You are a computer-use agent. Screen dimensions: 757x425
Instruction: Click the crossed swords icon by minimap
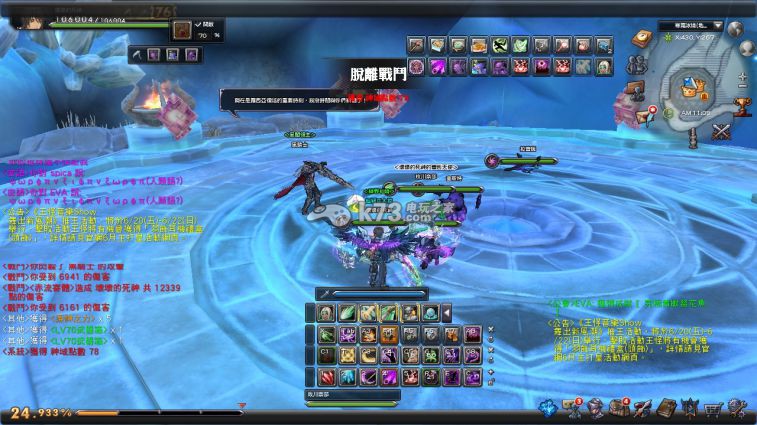click(x=721, y=130)
